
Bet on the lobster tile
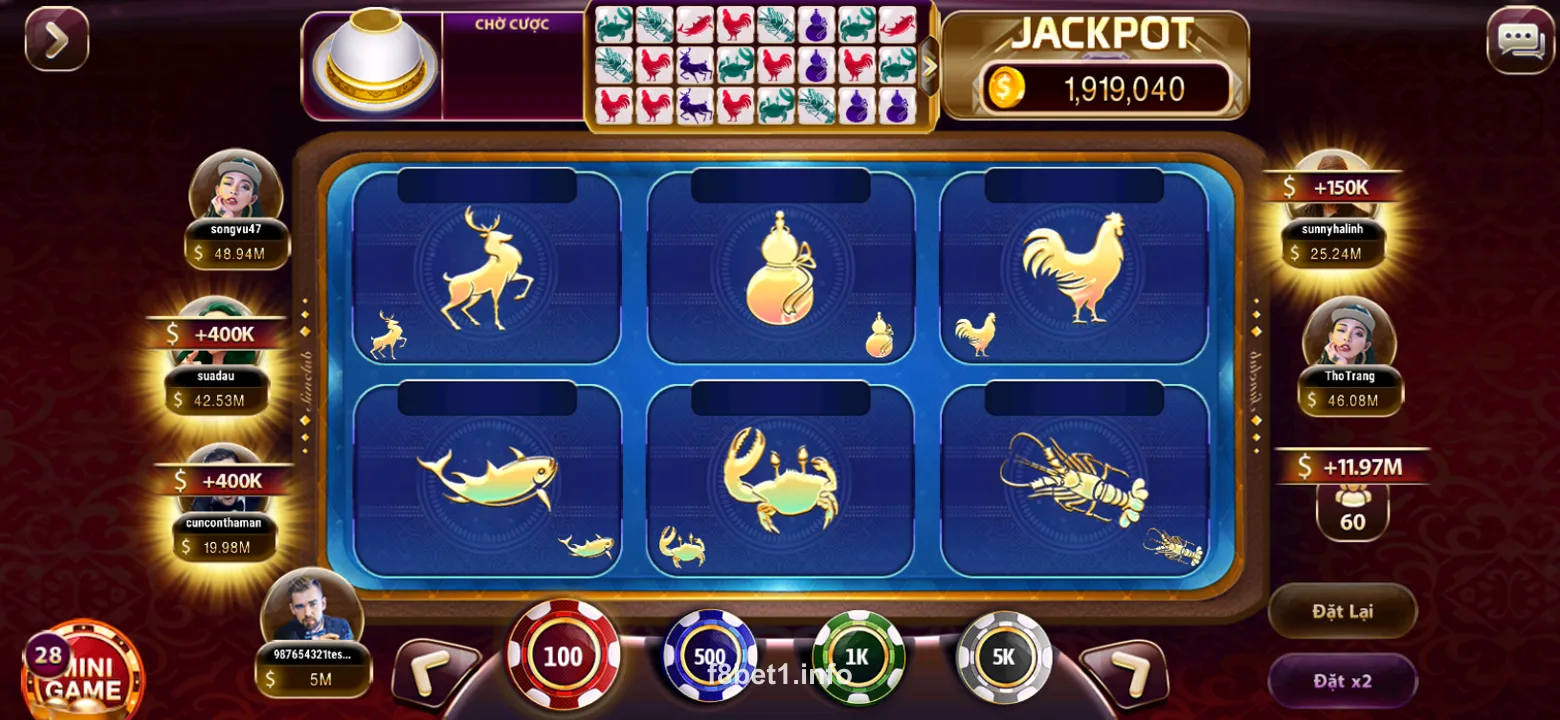(x=1074, y=480)
